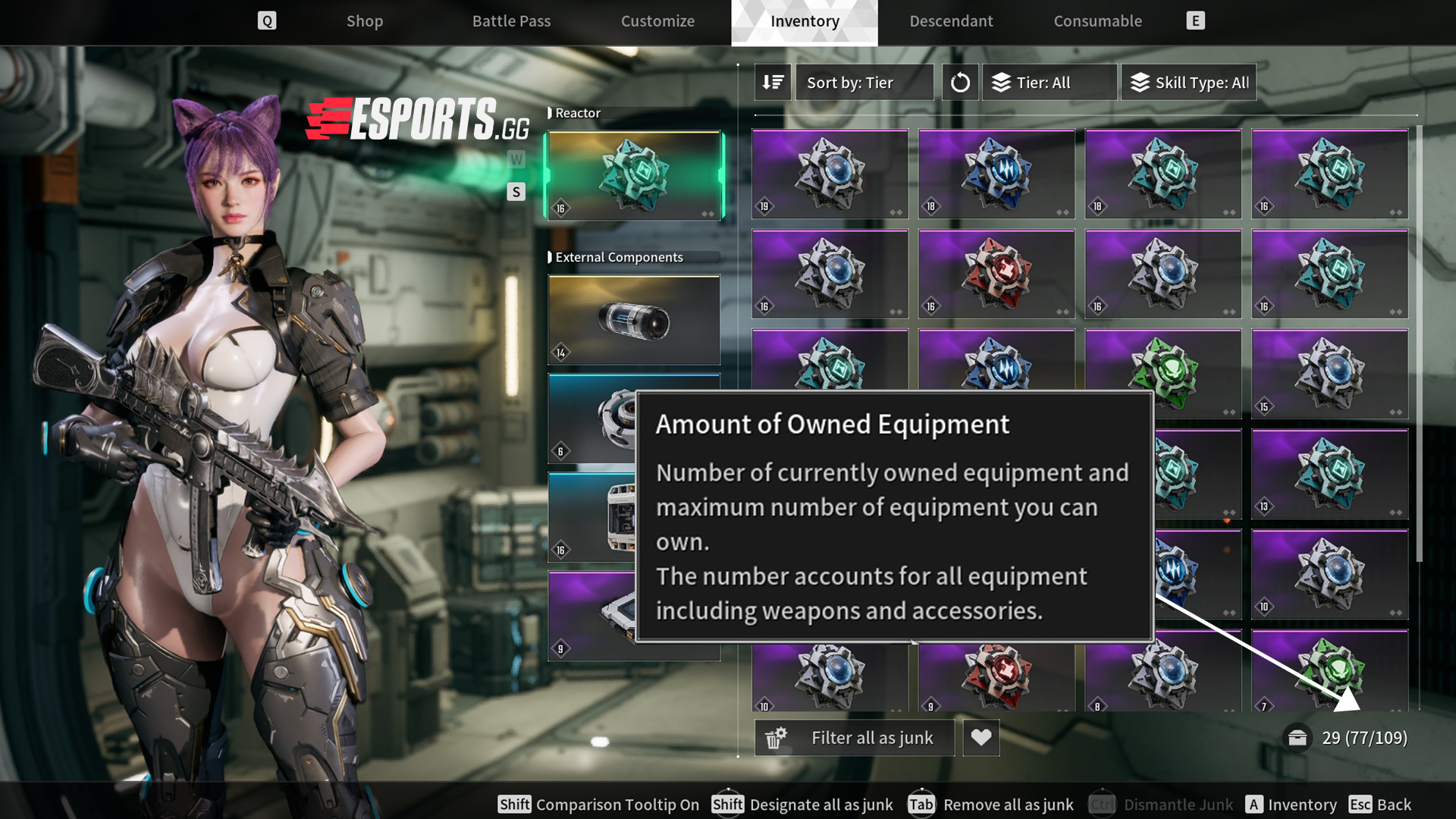Pick the level 13 teal reactor
Screen dimensions: 1456x819
click(x=1329, y=474)
